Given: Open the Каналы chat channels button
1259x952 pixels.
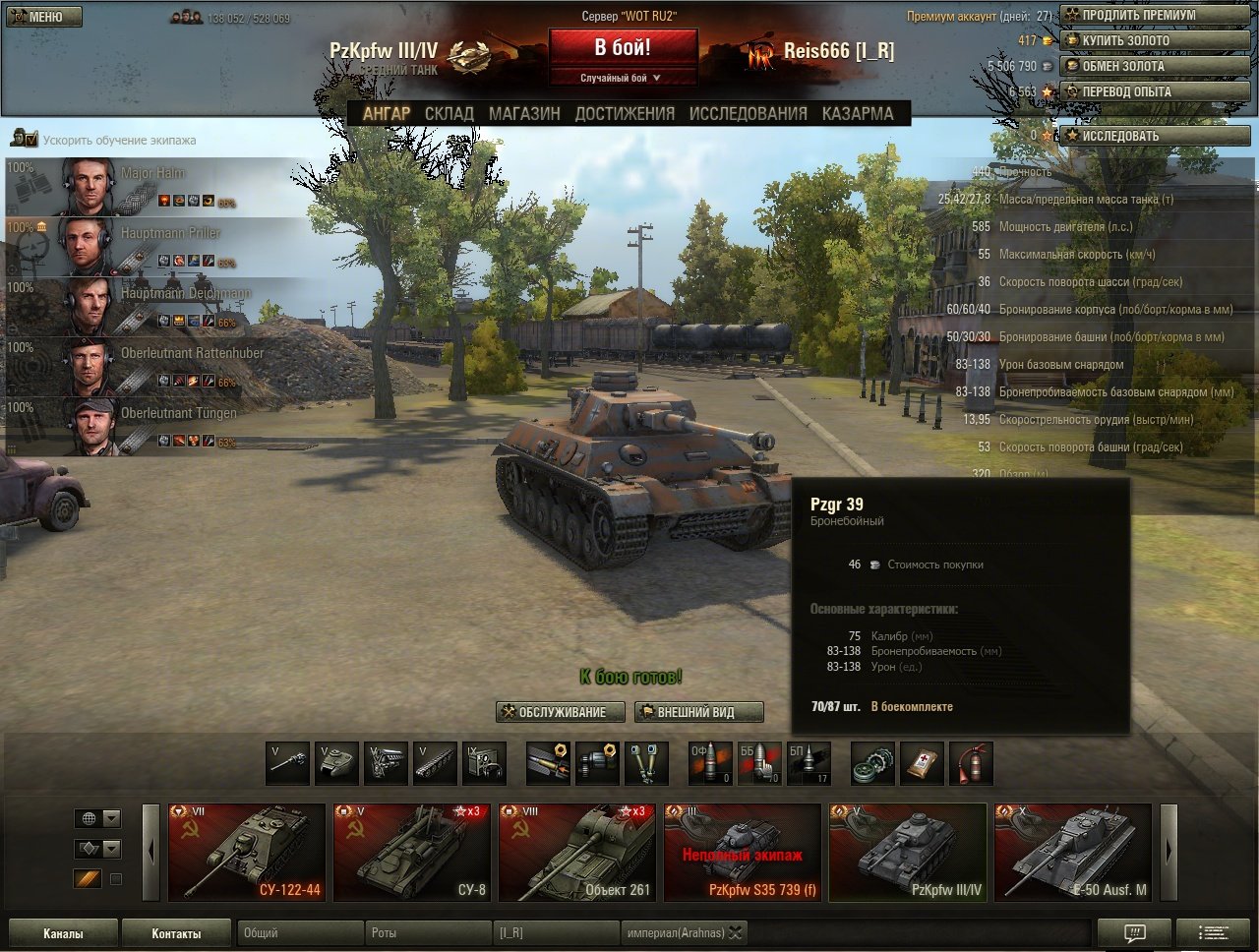Looking at the screenshot, I should pyautogui.click(x=63, y=933).
